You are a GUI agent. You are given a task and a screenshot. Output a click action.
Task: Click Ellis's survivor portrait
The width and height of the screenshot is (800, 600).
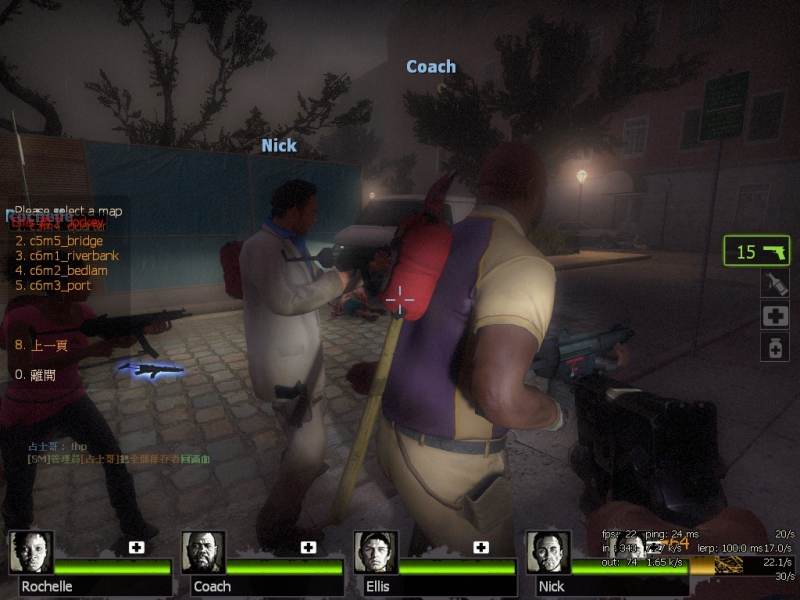(376, 553)
